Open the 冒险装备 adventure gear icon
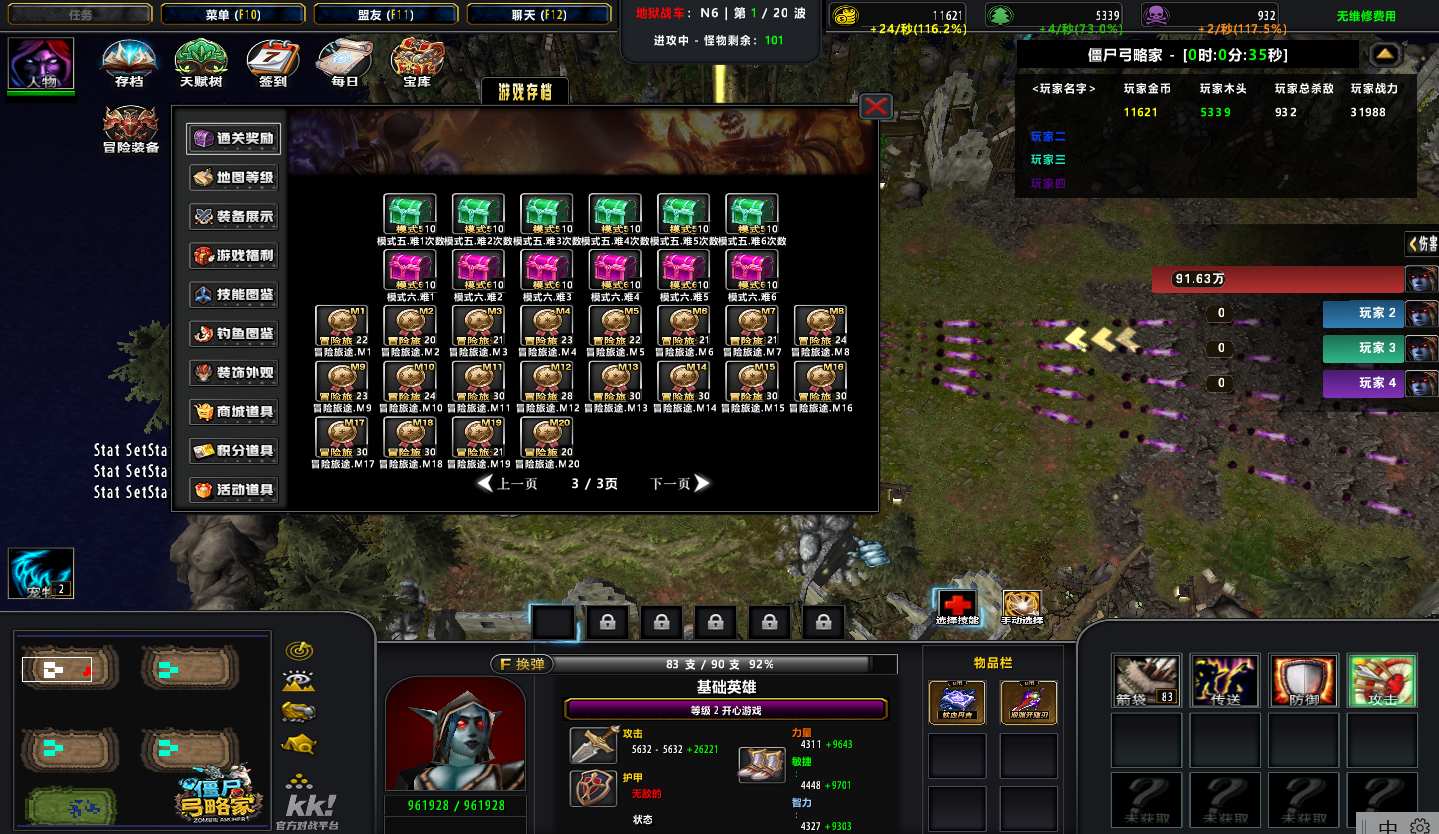1439x834 pixels. [x=131, y=129]
